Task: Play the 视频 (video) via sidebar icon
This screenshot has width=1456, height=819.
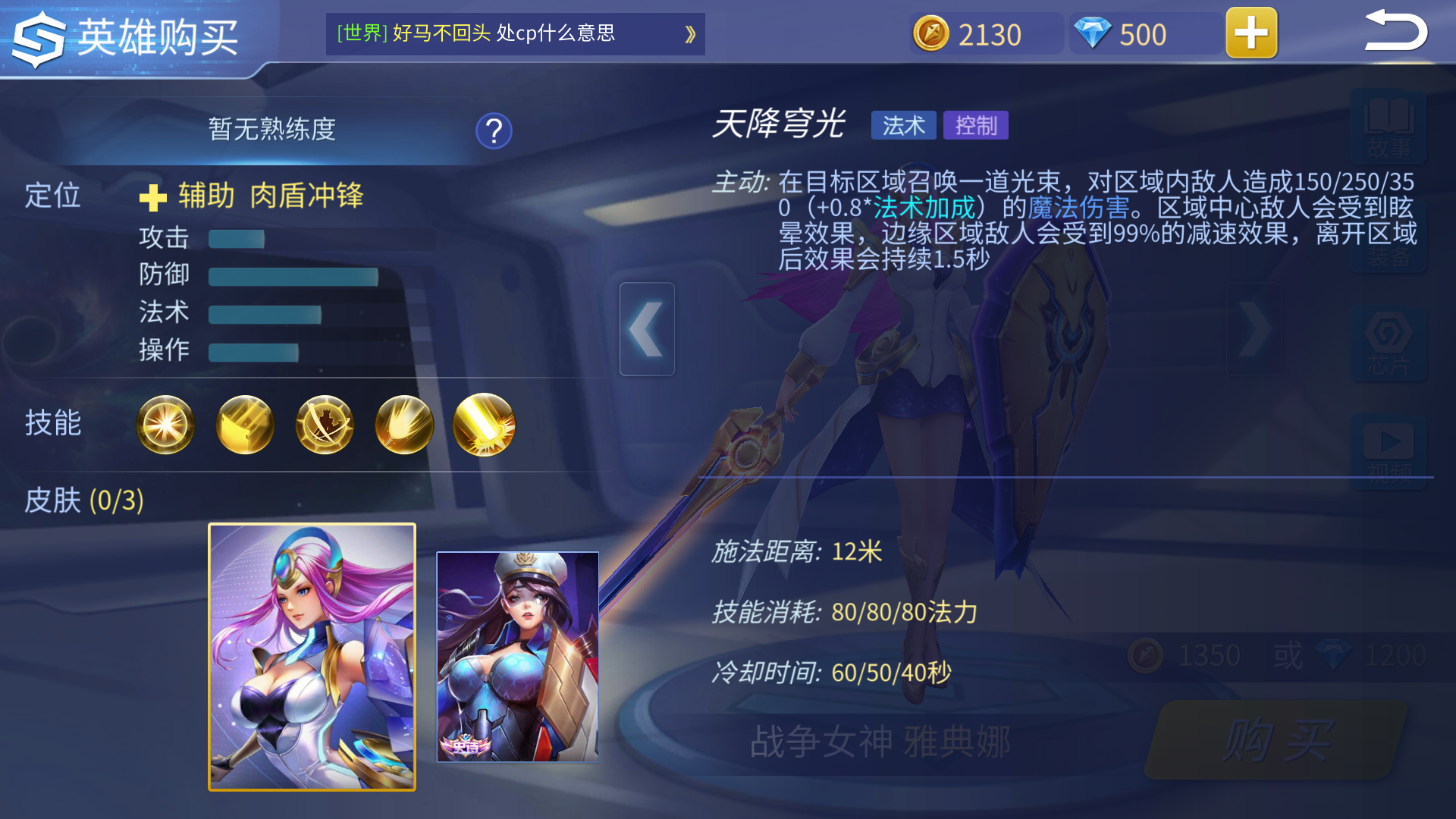Action: [x=1390, y=447]
